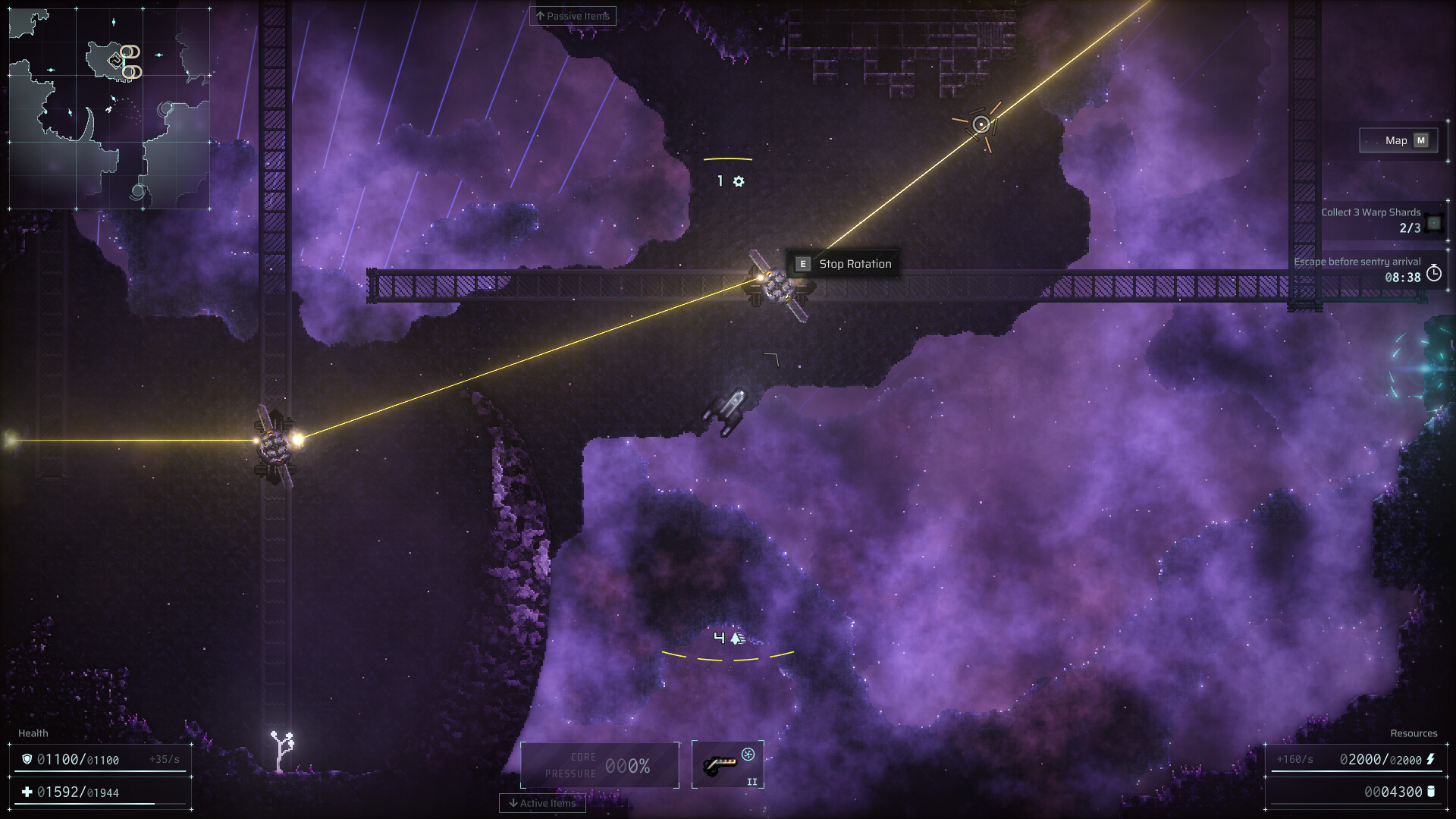Screen dimensions: 1456x819
Task: Click the health cross icon above the health bar
Action: point(27,791)
